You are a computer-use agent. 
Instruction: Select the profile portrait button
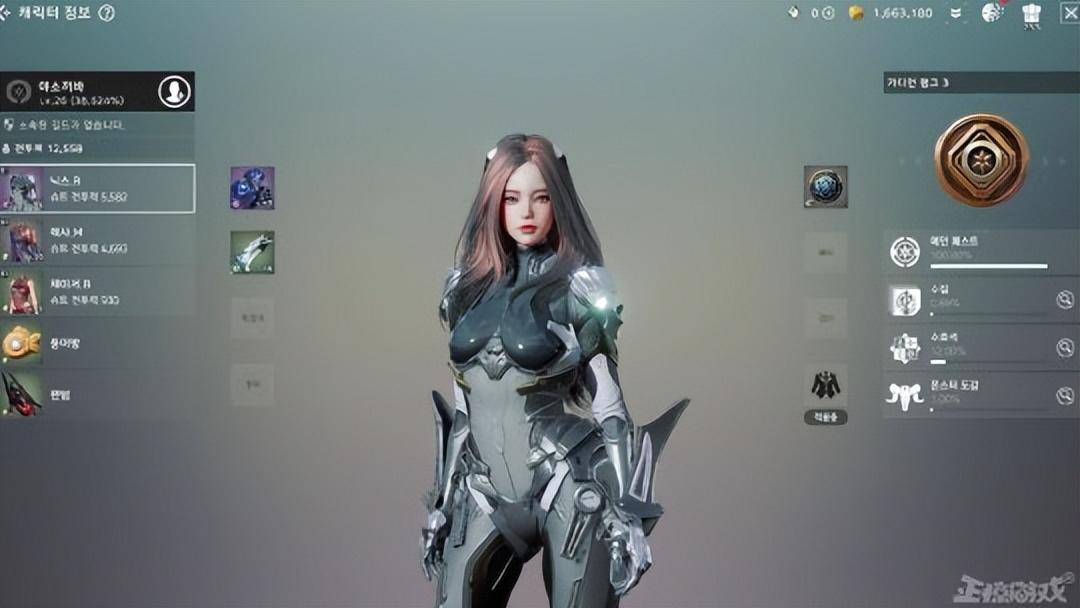174,92
